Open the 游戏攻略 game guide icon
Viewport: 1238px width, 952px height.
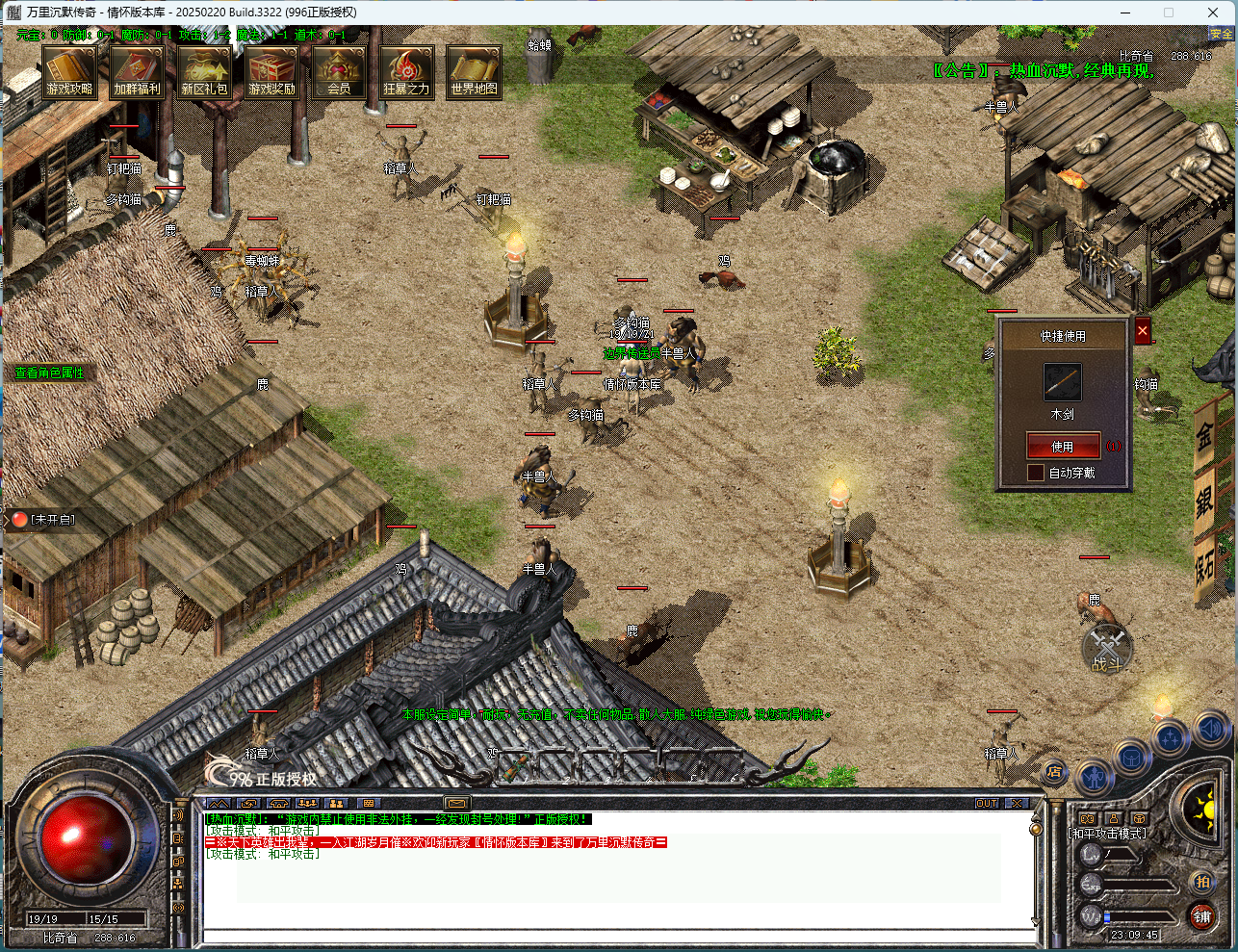click(70, 71)
